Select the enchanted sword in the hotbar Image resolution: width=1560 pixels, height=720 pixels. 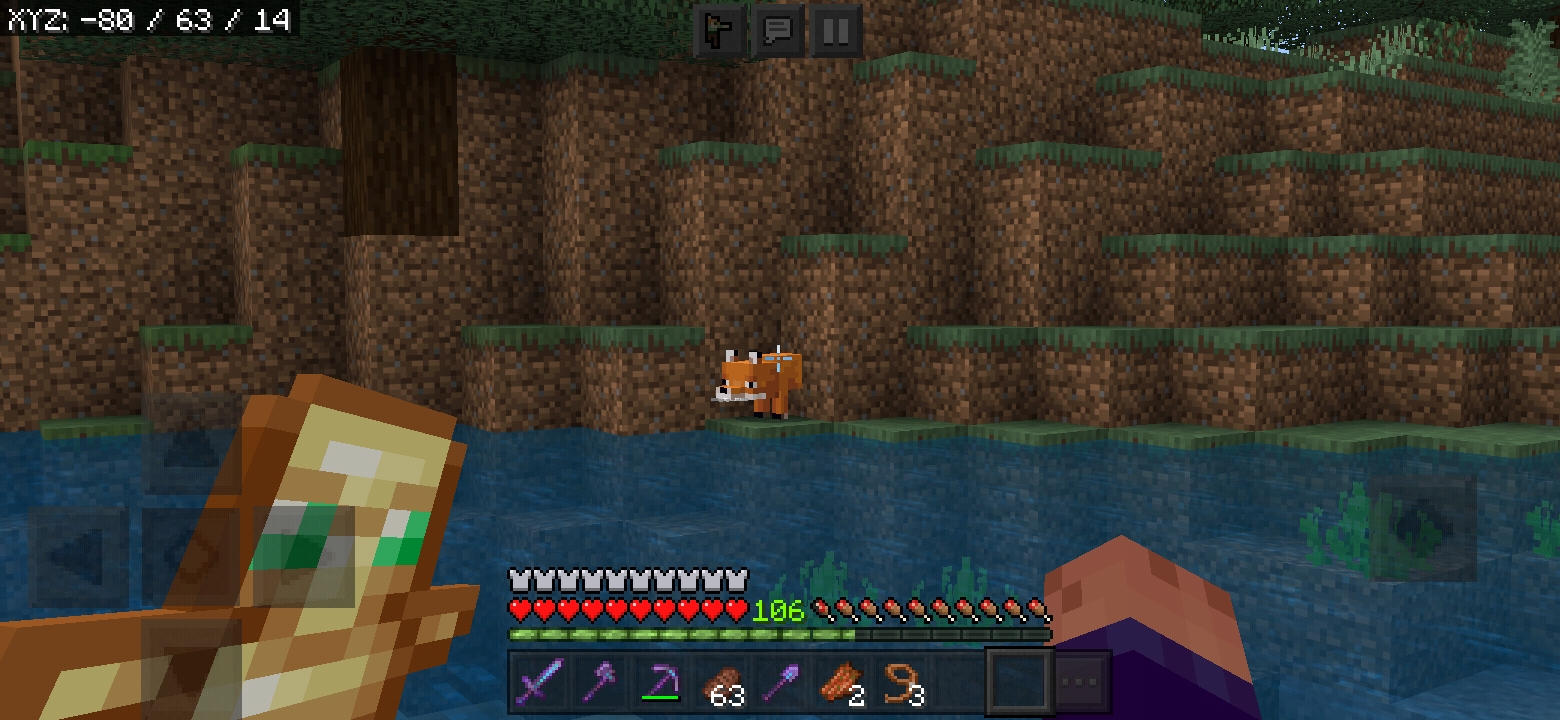pyautogui.click(x=538, y=682)
